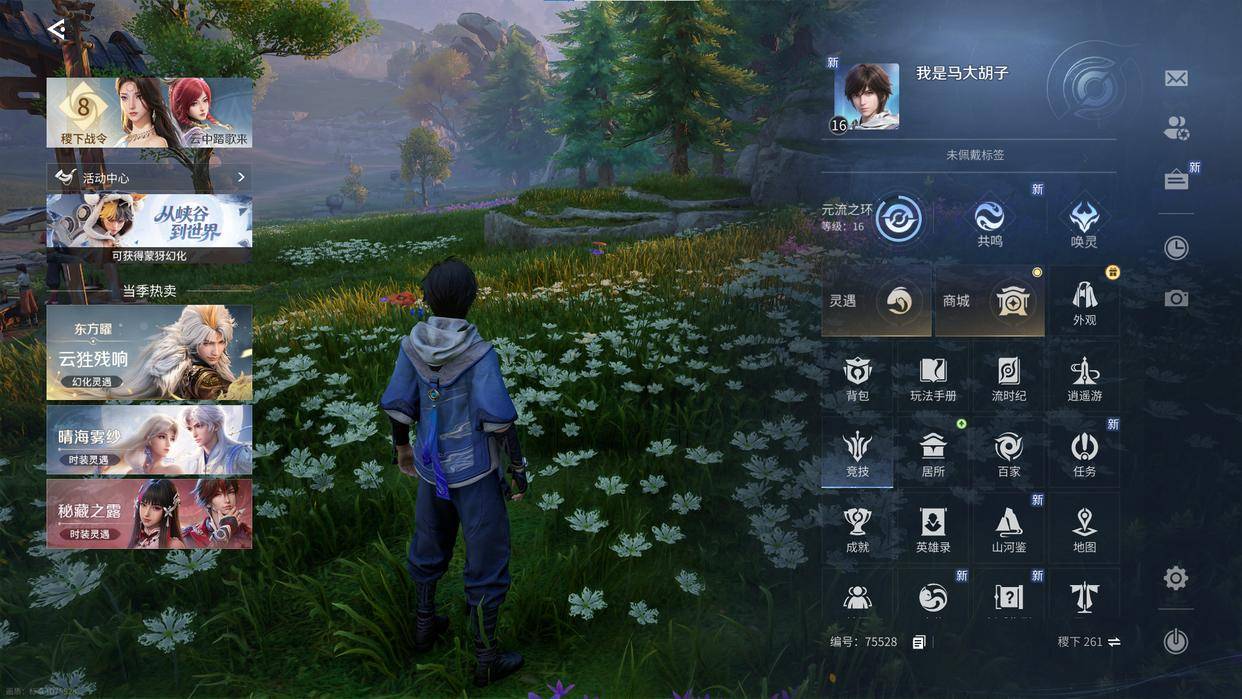Open the 任务 quest menu

(1084, 453)
